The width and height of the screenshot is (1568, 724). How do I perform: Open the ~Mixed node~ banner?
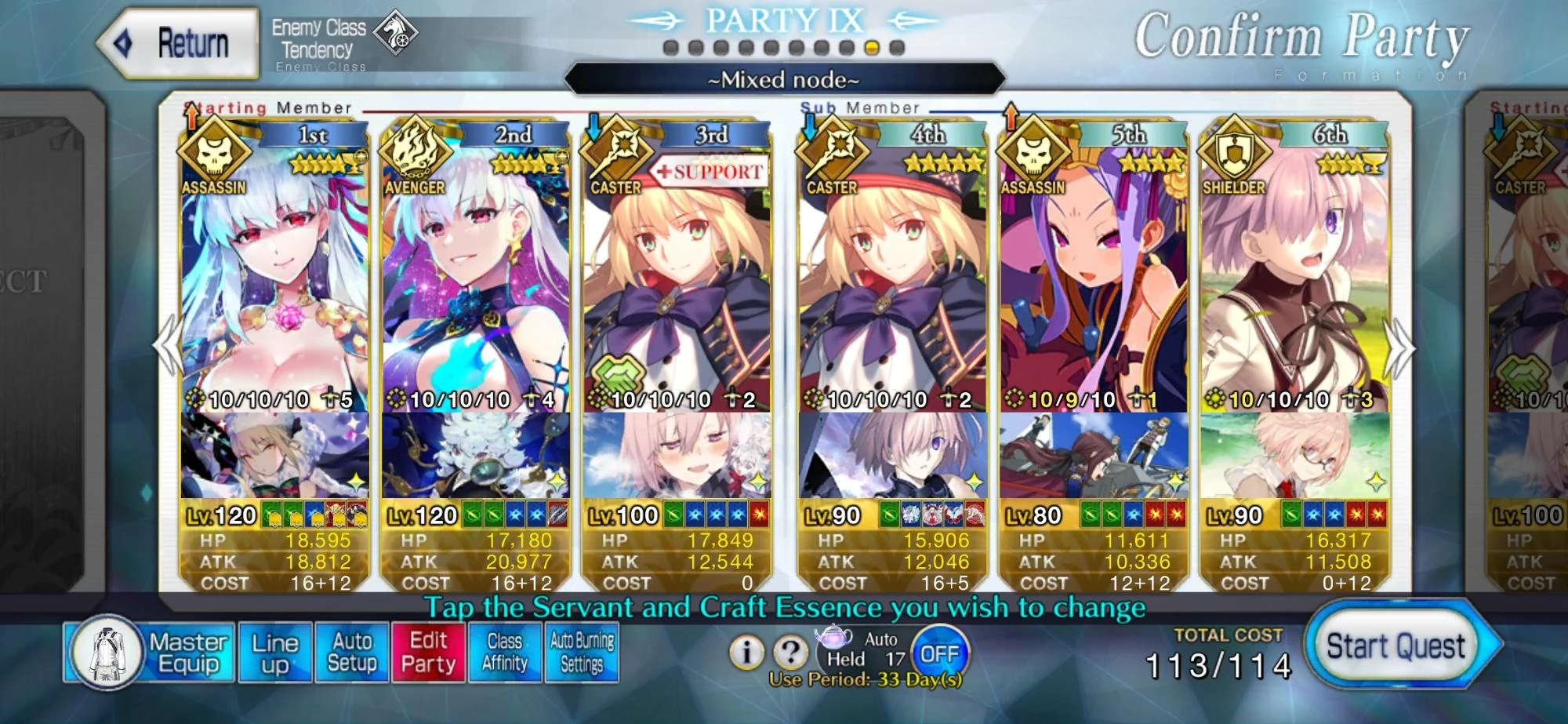784,78
